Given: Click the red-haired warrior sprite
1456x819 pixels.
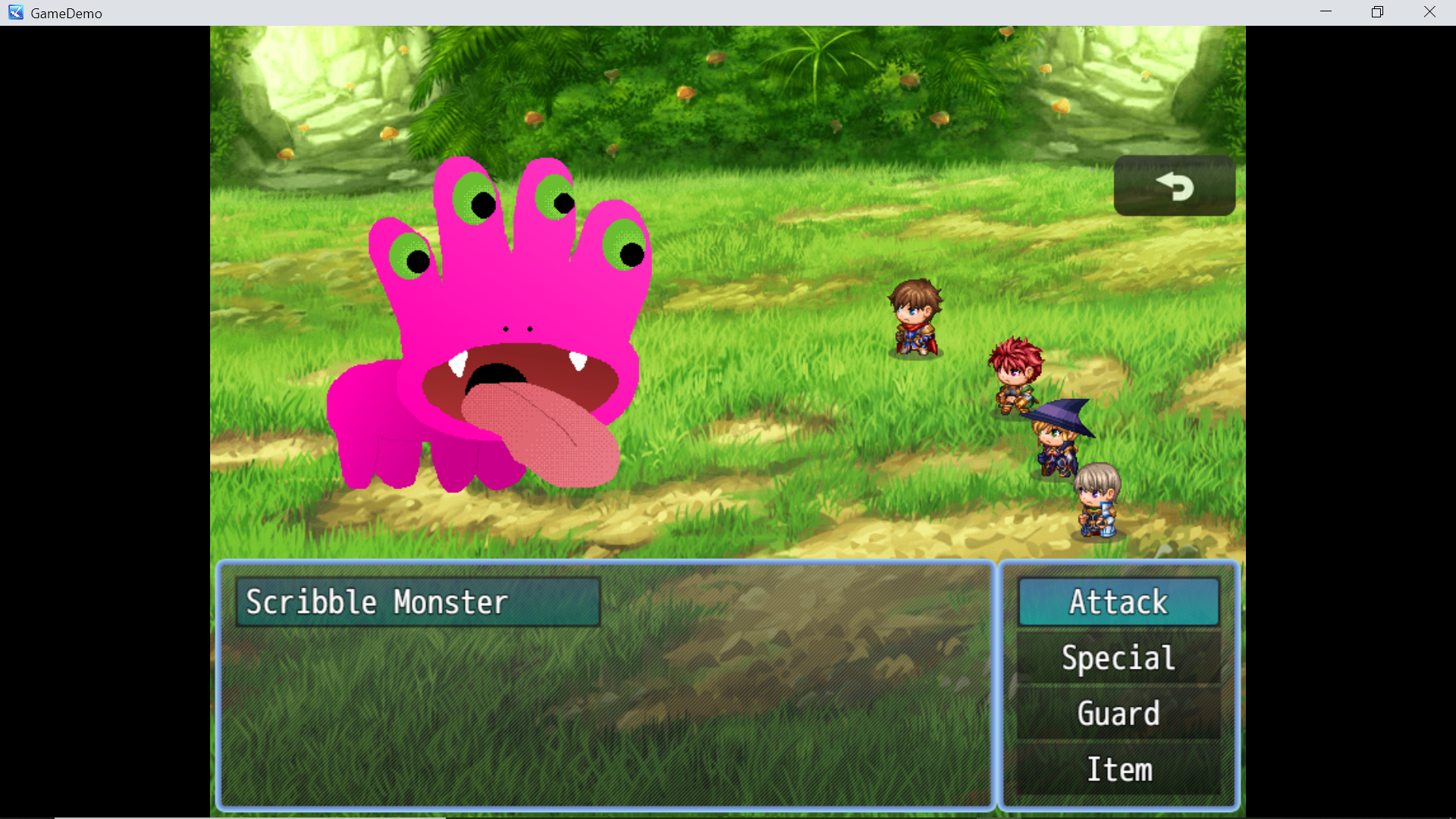Looking at the screenshot, I should click(x=1016, y=375).
